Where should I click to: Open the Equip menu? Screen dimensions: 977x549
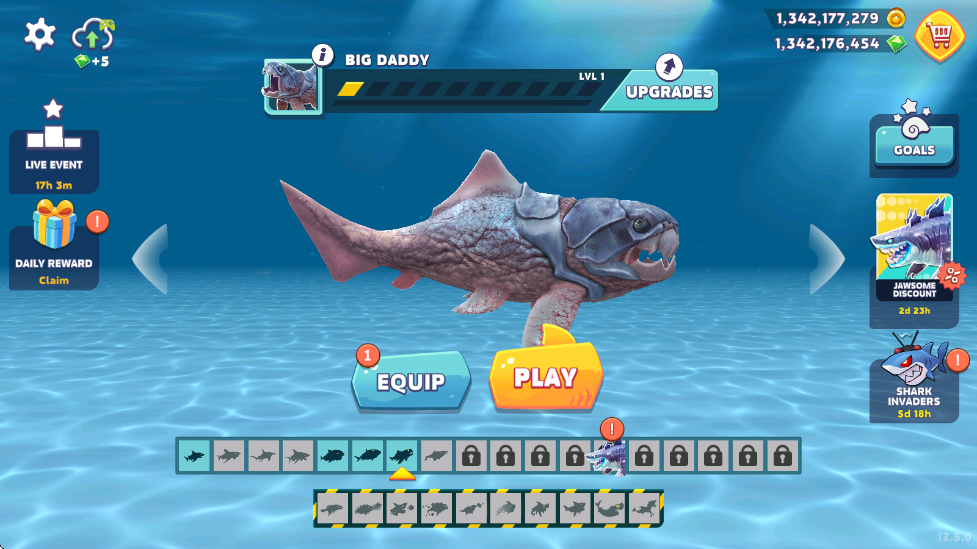pos(411,380)
